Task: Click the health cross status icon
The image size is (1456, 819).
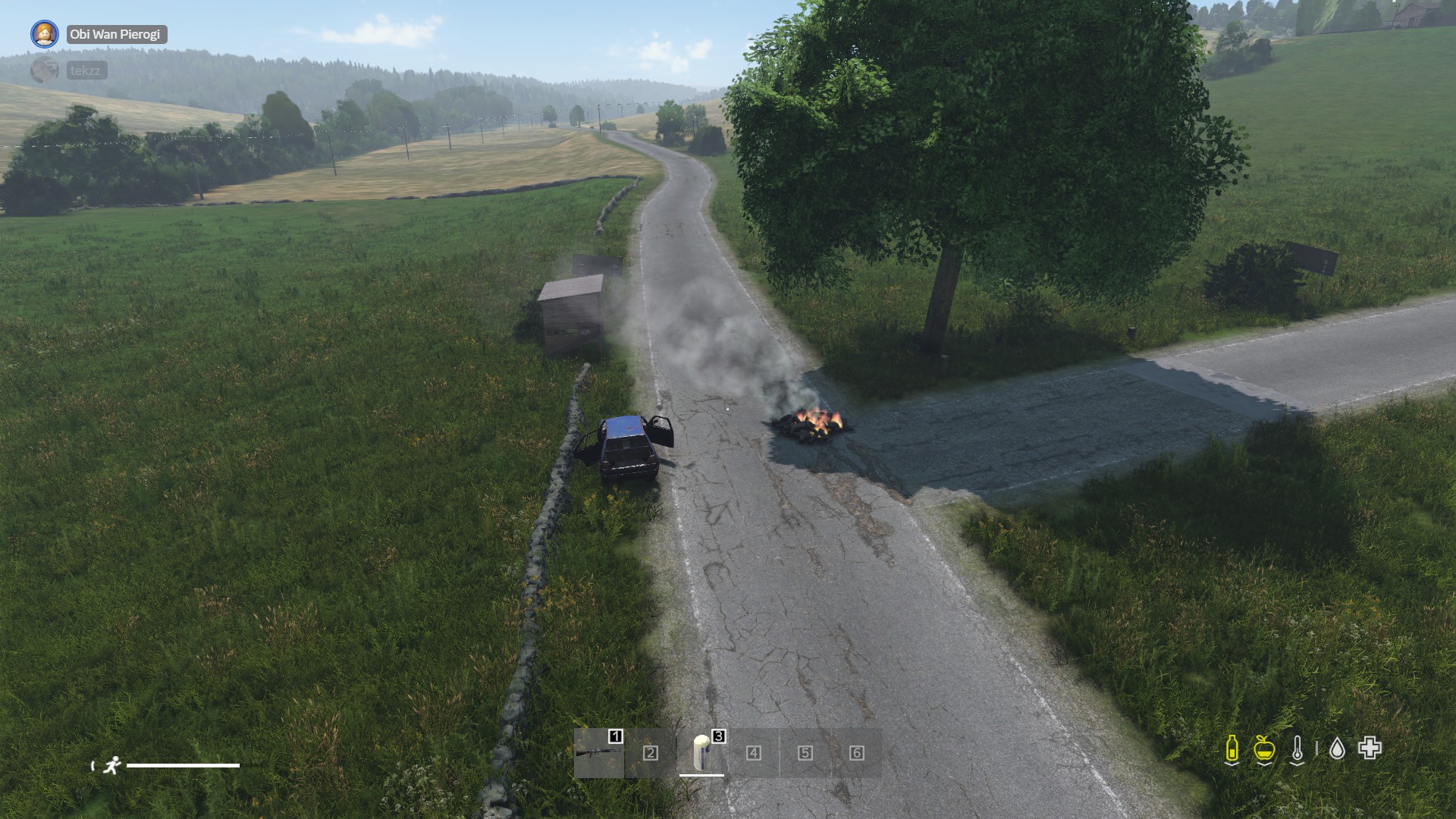Action: click(x=1370, y=748)
